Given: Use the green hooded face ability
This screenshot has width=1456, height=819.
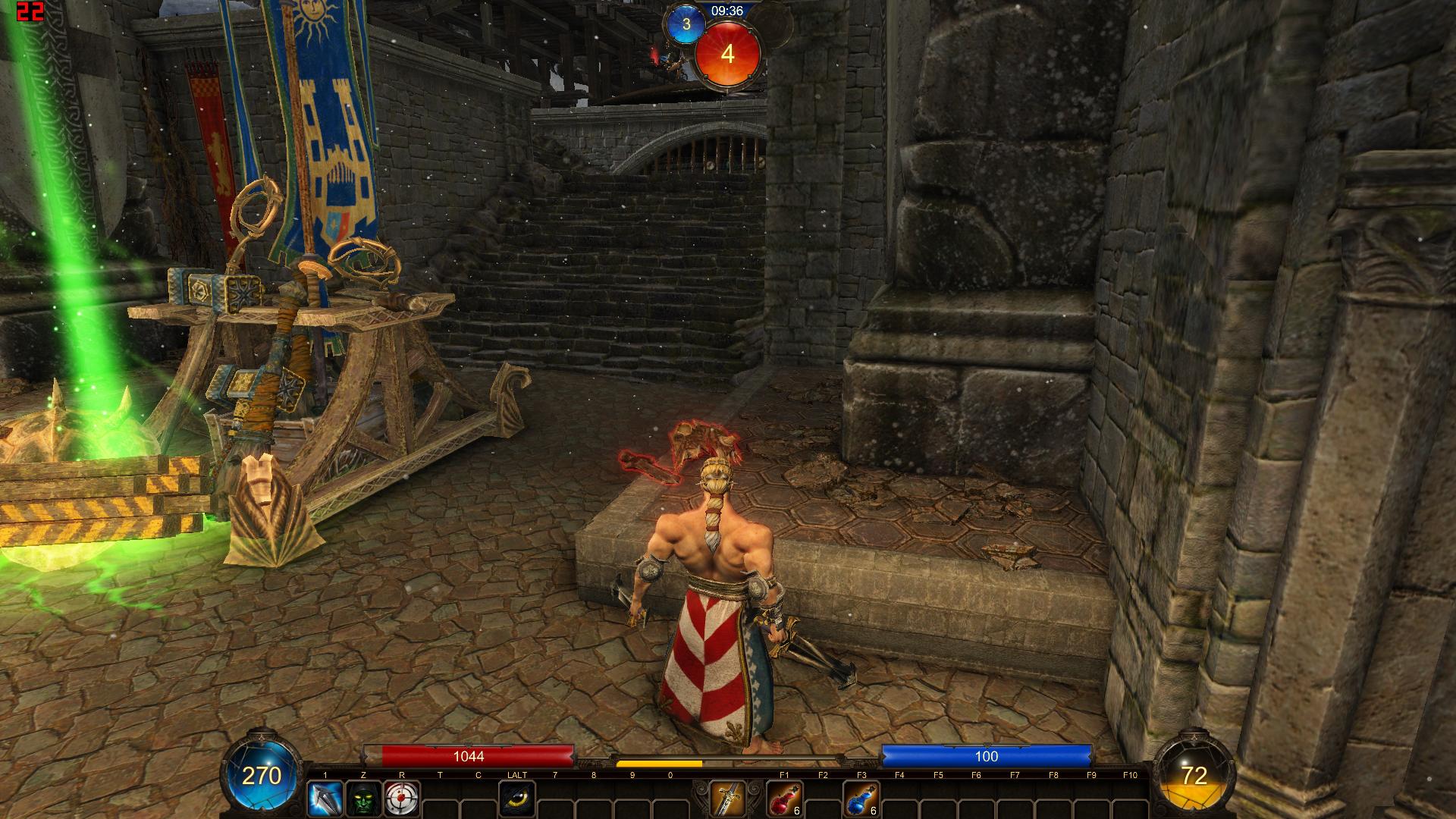Looking at the screenshot, I should 363,799.
